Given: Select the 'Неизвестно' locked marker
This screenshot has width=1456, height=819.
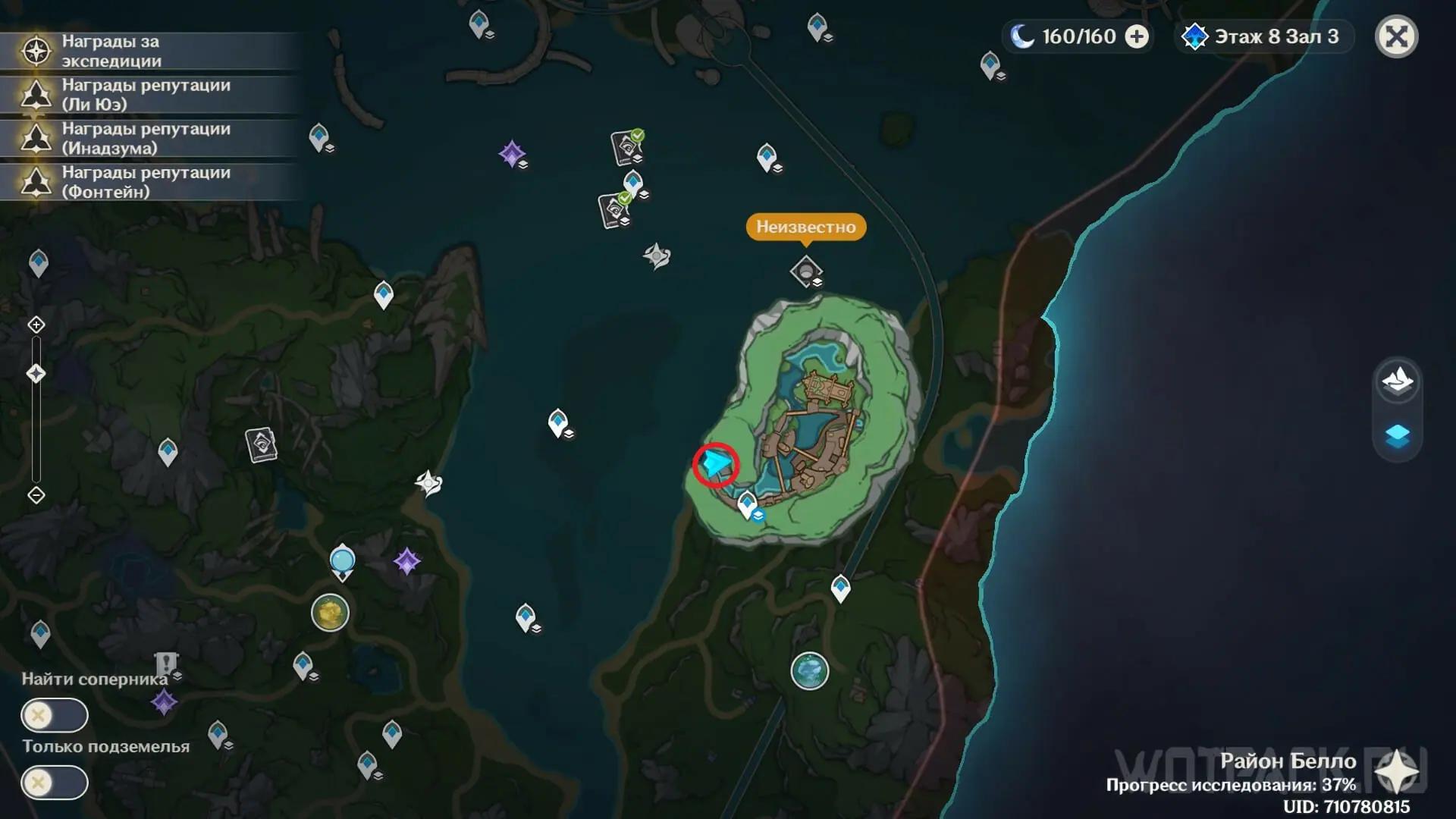Looking at the screenshot, I should coord(805,271).
